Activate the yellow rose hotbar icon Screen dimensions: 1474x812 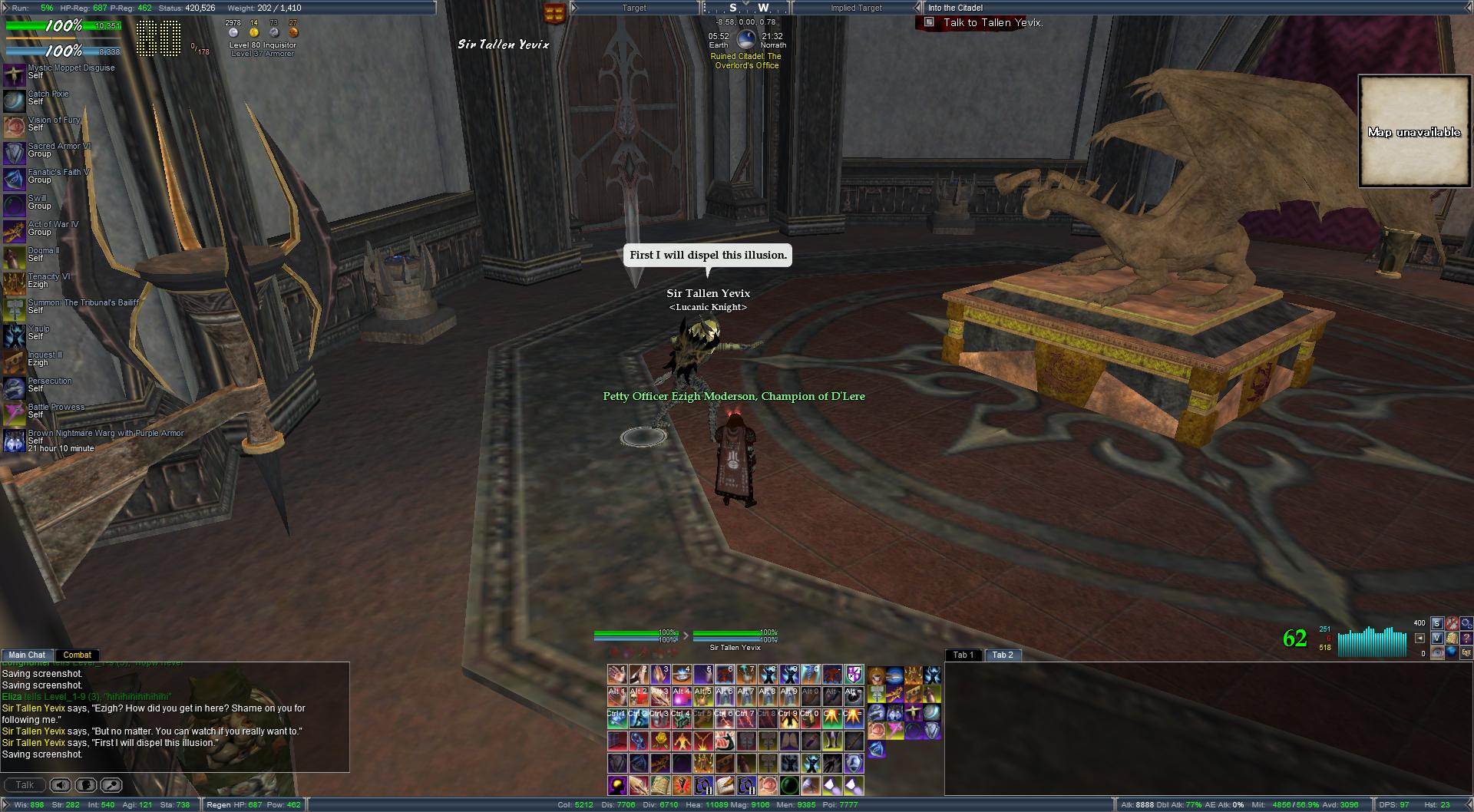click(x=660, y=741)
